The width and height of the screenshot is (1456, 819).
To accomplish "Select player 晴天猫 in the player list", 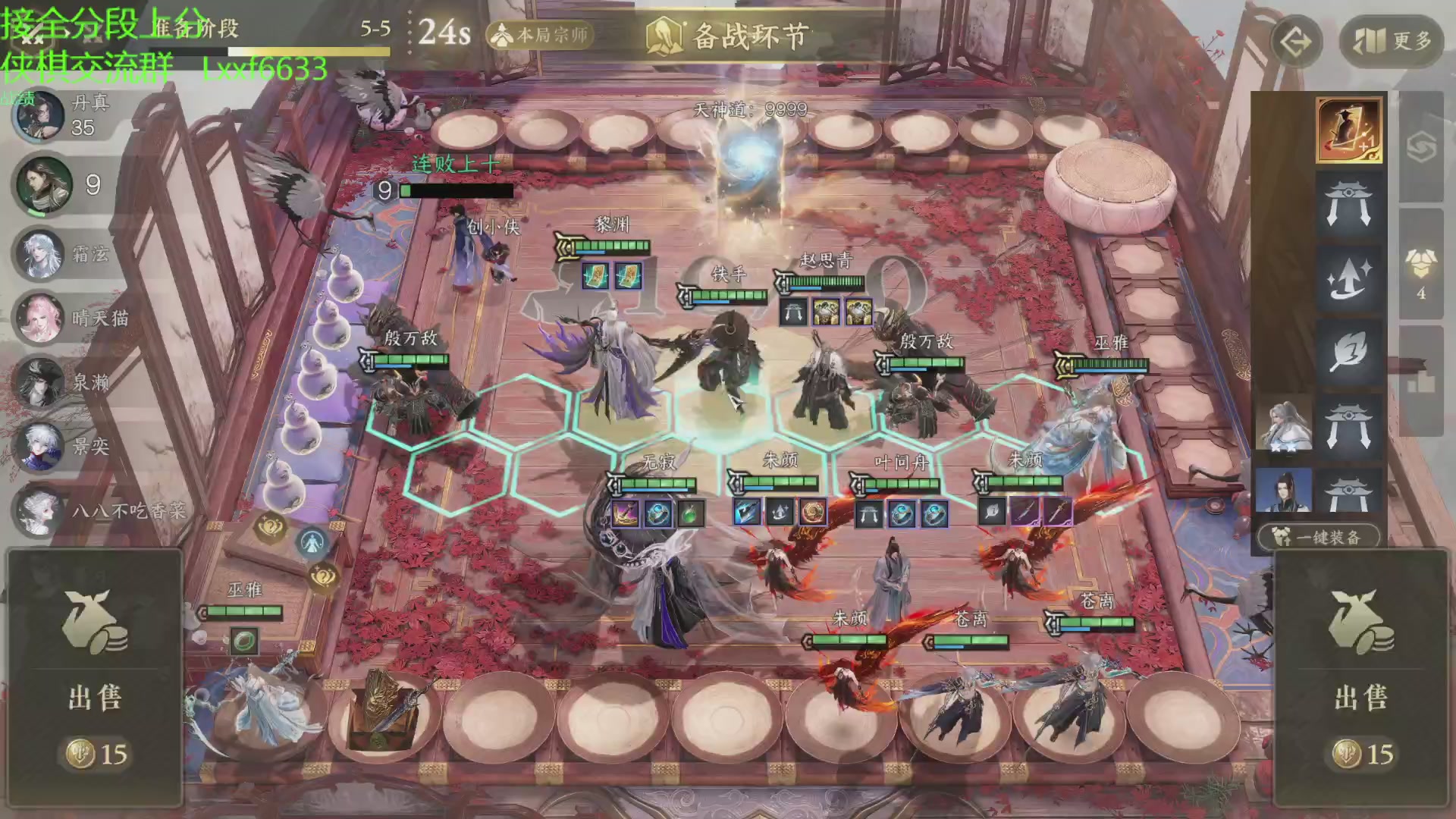I will (x=42, y=318).
